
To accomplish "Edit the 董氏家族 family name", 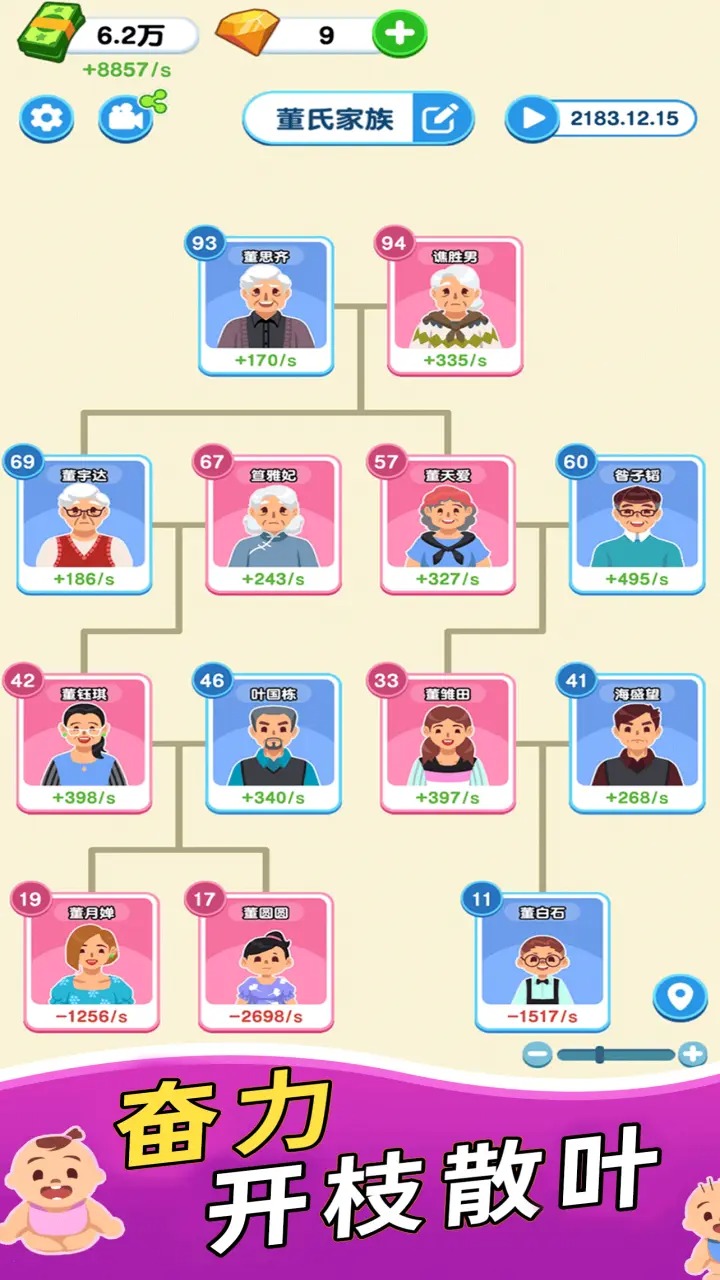I will coord(441,120).
